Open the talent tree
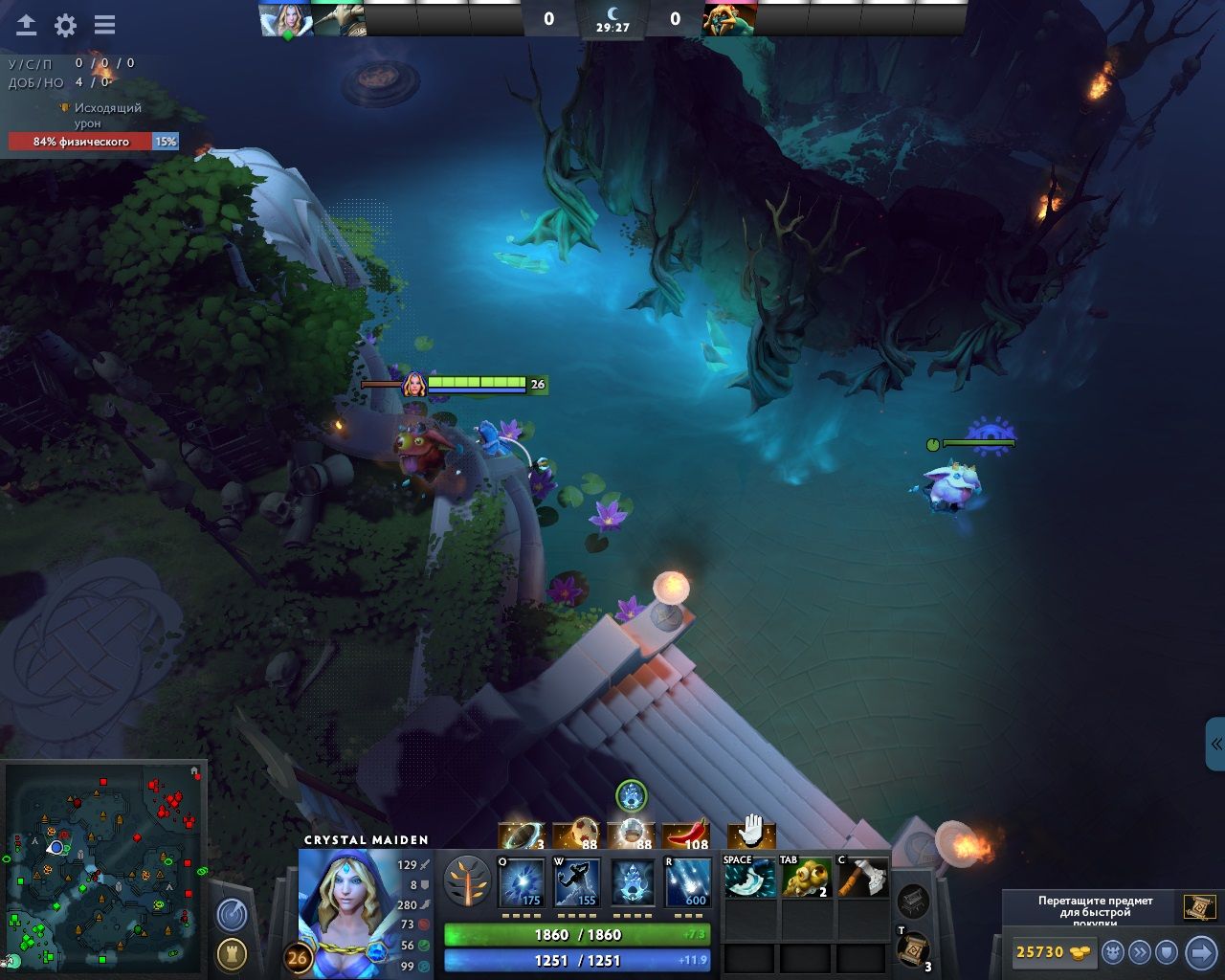1225x980 pixels. click(x=468, y=881)
